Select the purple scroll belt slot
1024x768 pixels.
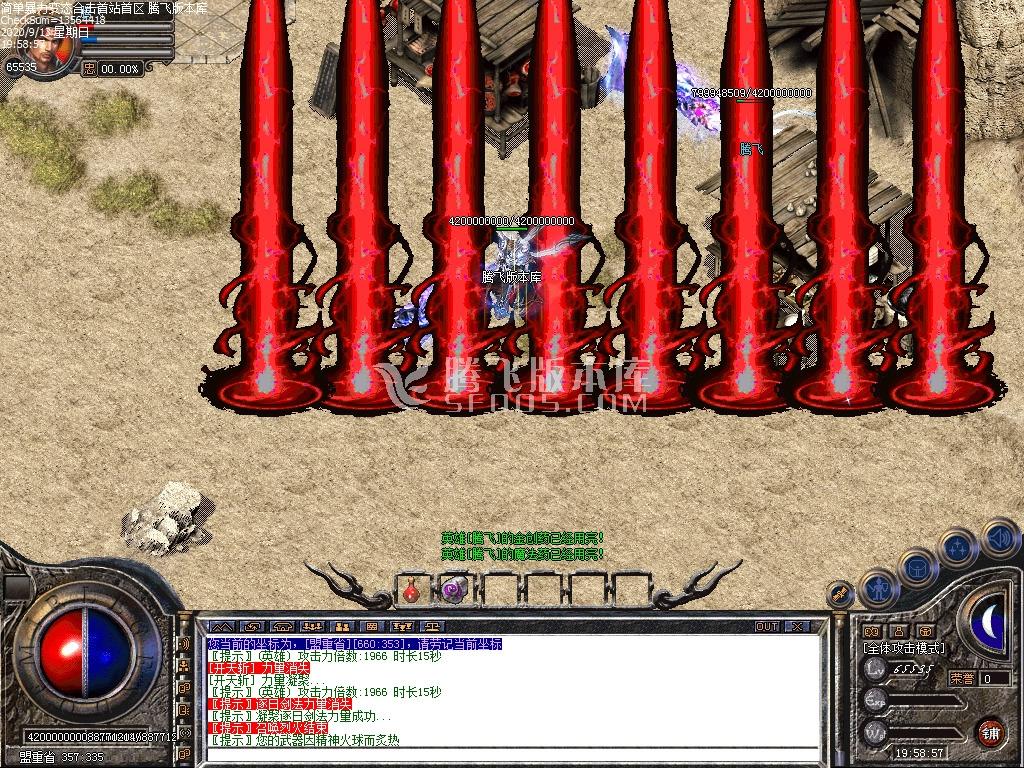pyautogui.click(x=455, y=590)
